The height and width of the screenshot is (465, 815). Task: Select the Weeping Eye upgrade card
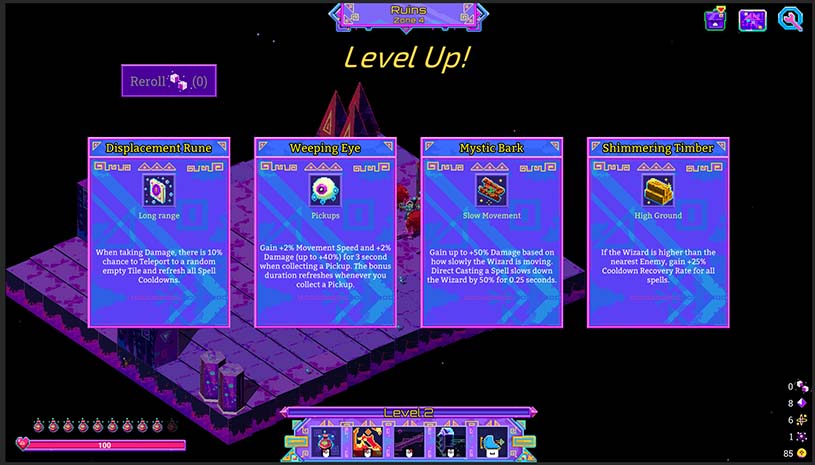pyautogui.click(x=325, y=232)
